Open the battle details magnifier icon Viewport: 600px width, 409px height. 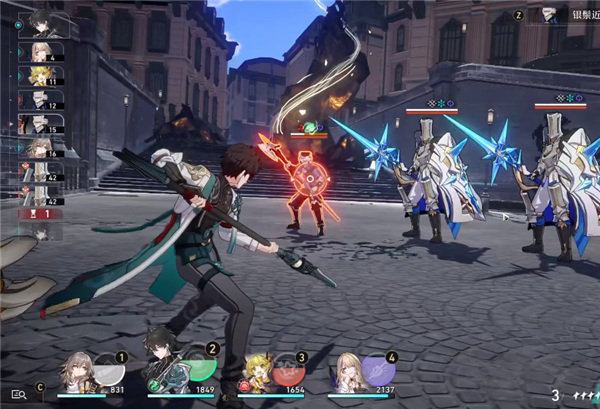point(18,394)
